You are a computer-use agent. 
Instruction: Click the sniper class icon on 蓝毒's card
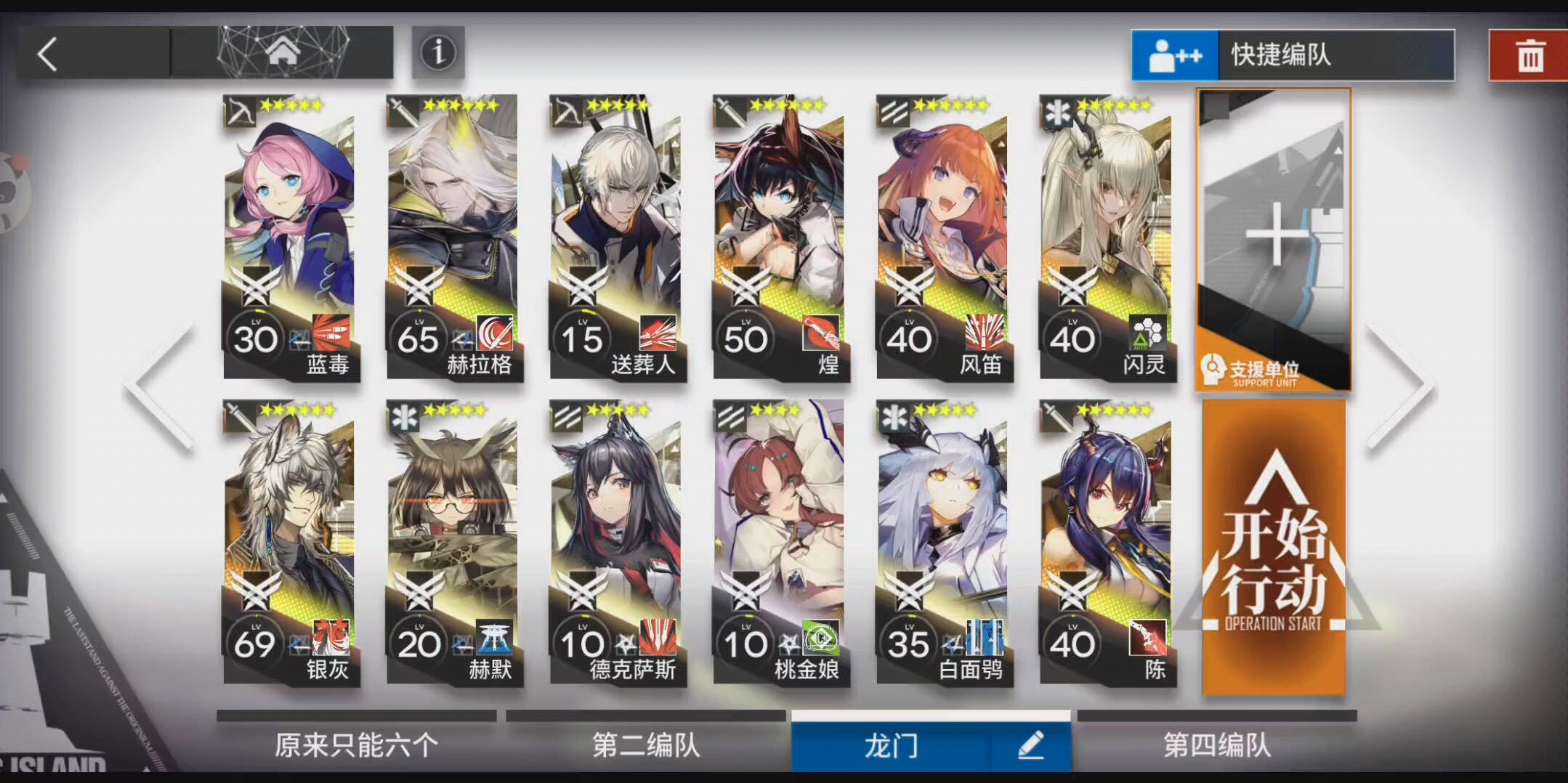point(238,111)
